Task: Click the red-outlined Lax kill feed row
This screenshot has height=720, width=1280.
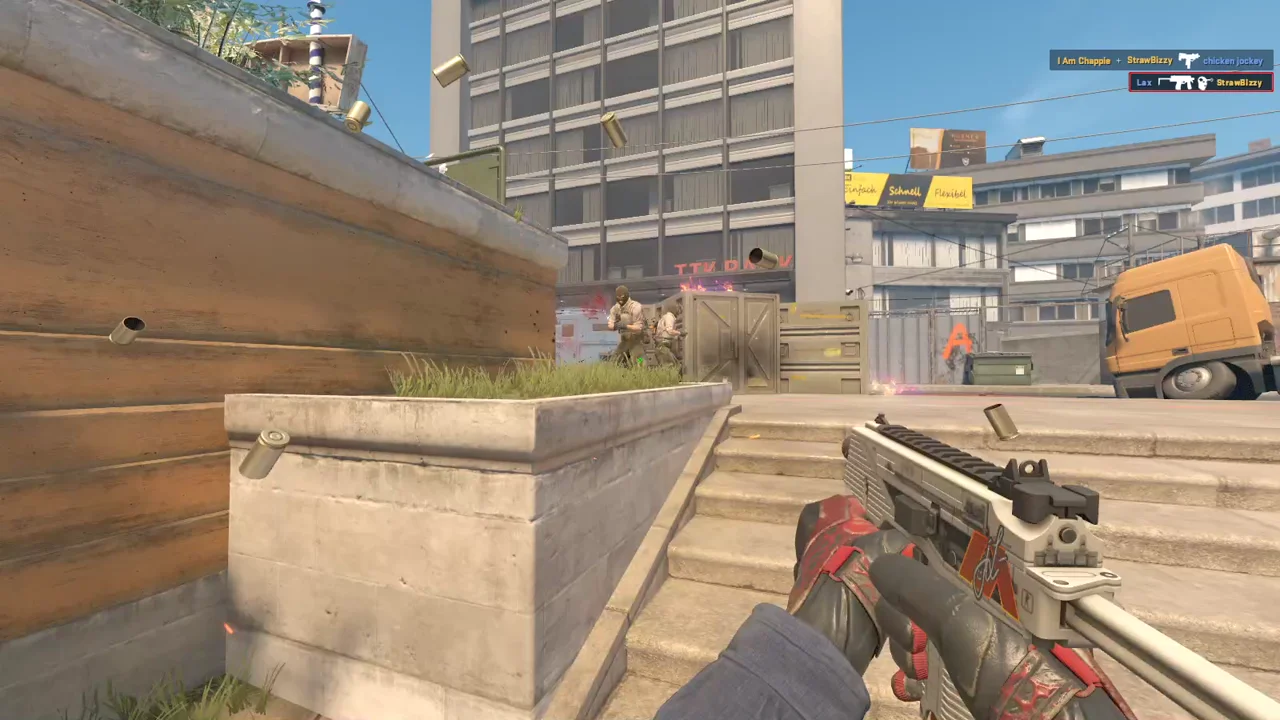Action: pyautogui.click(x=1200, y=82)
